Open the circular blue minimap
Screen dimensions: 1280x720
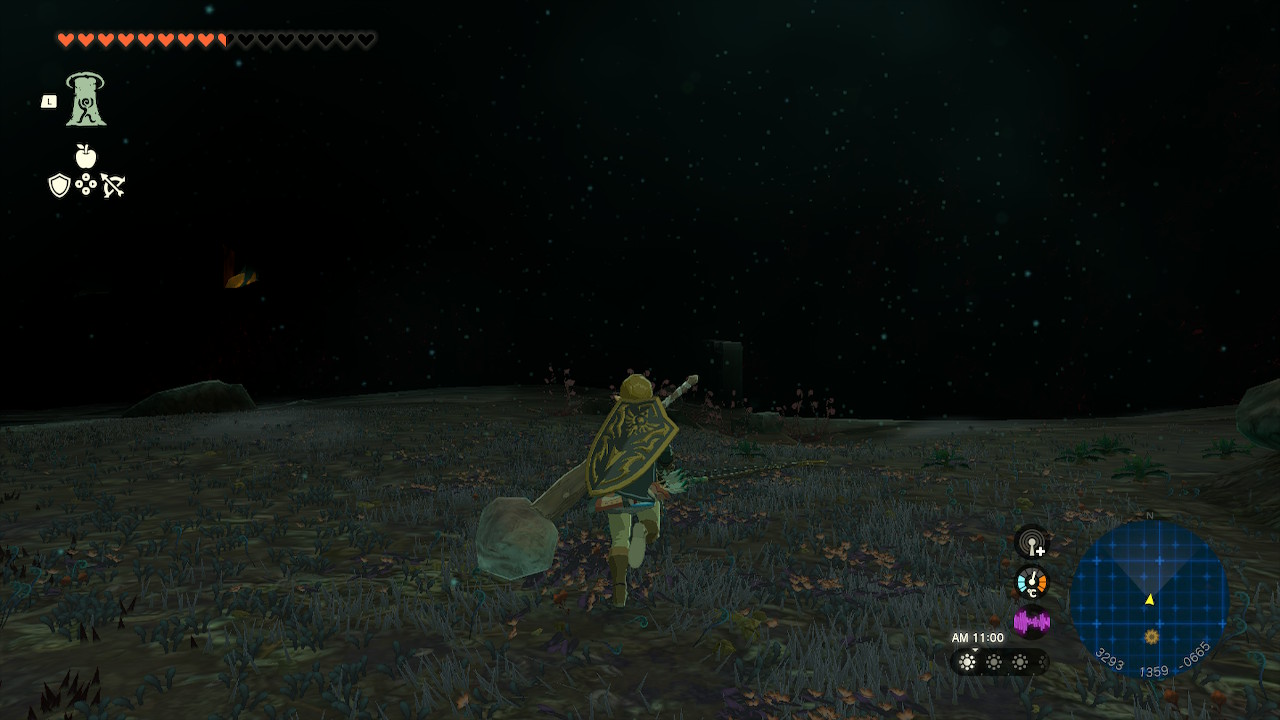pyautogui.click(x=1149, y=599)
